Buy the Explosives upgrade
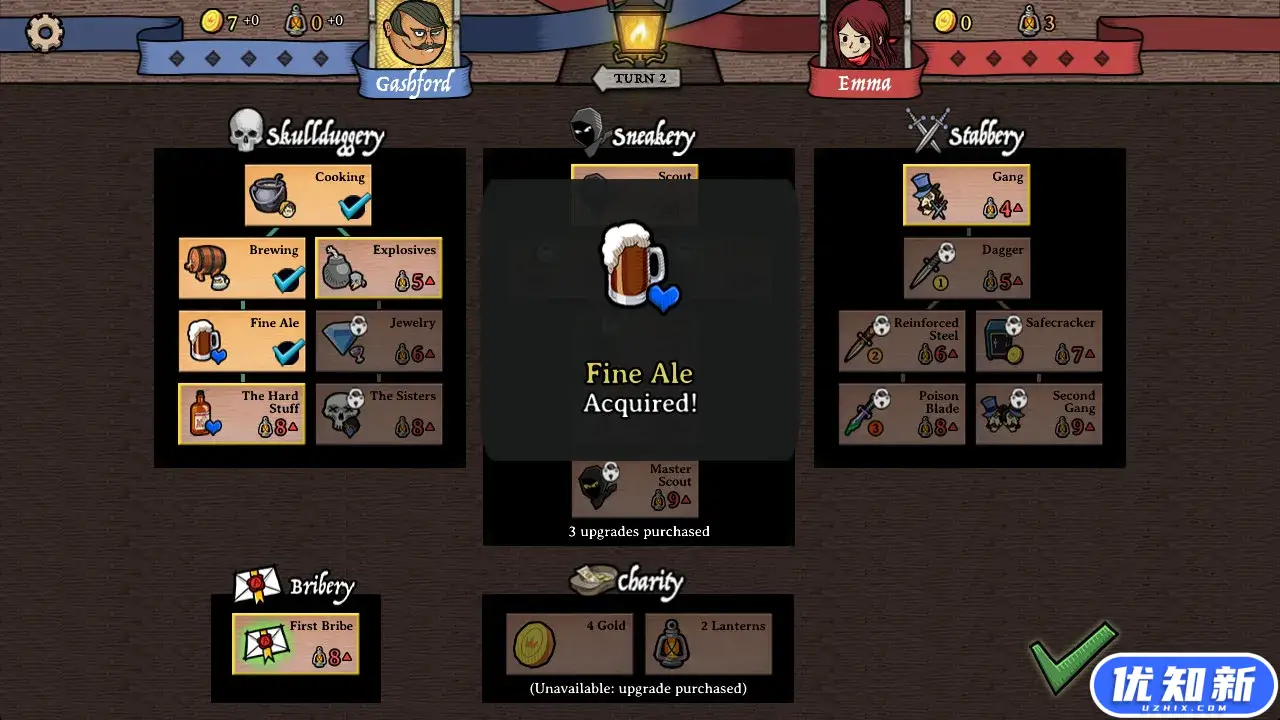The image size is (1280, 720). (379, 268)
